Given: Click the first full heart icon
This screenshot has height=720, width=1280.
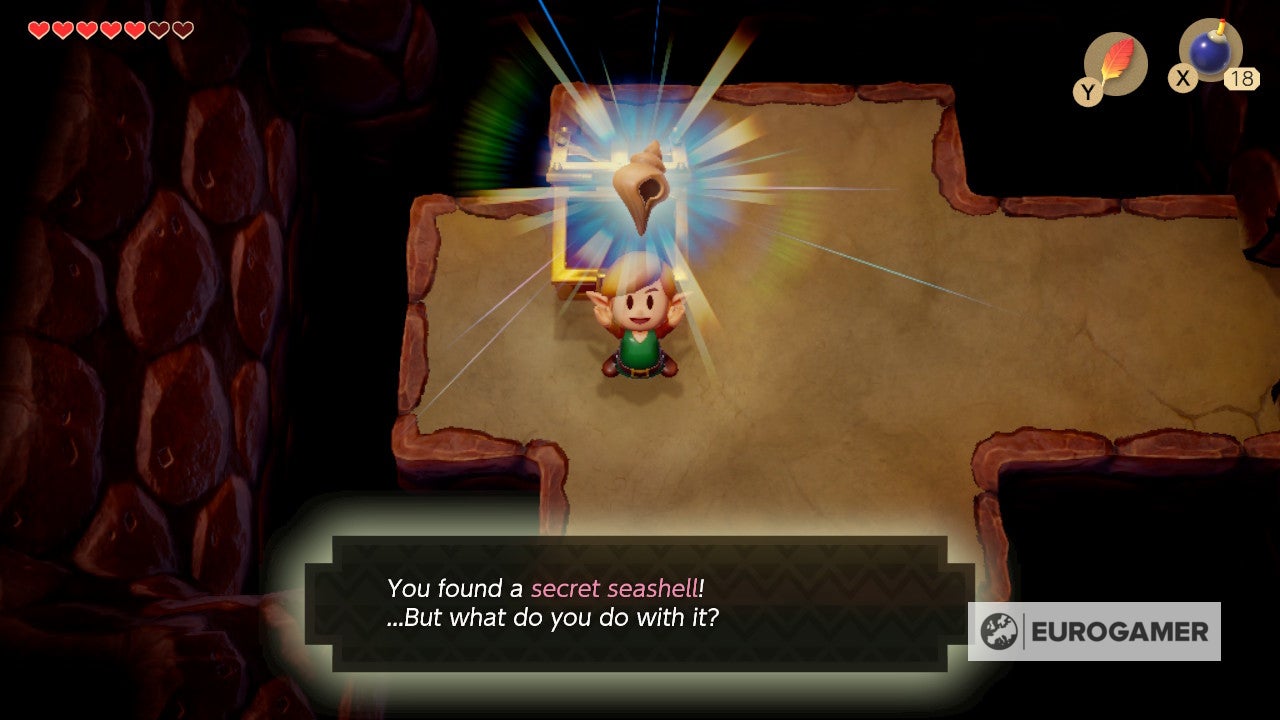Looking at the screenshot, I should (38, 30).
